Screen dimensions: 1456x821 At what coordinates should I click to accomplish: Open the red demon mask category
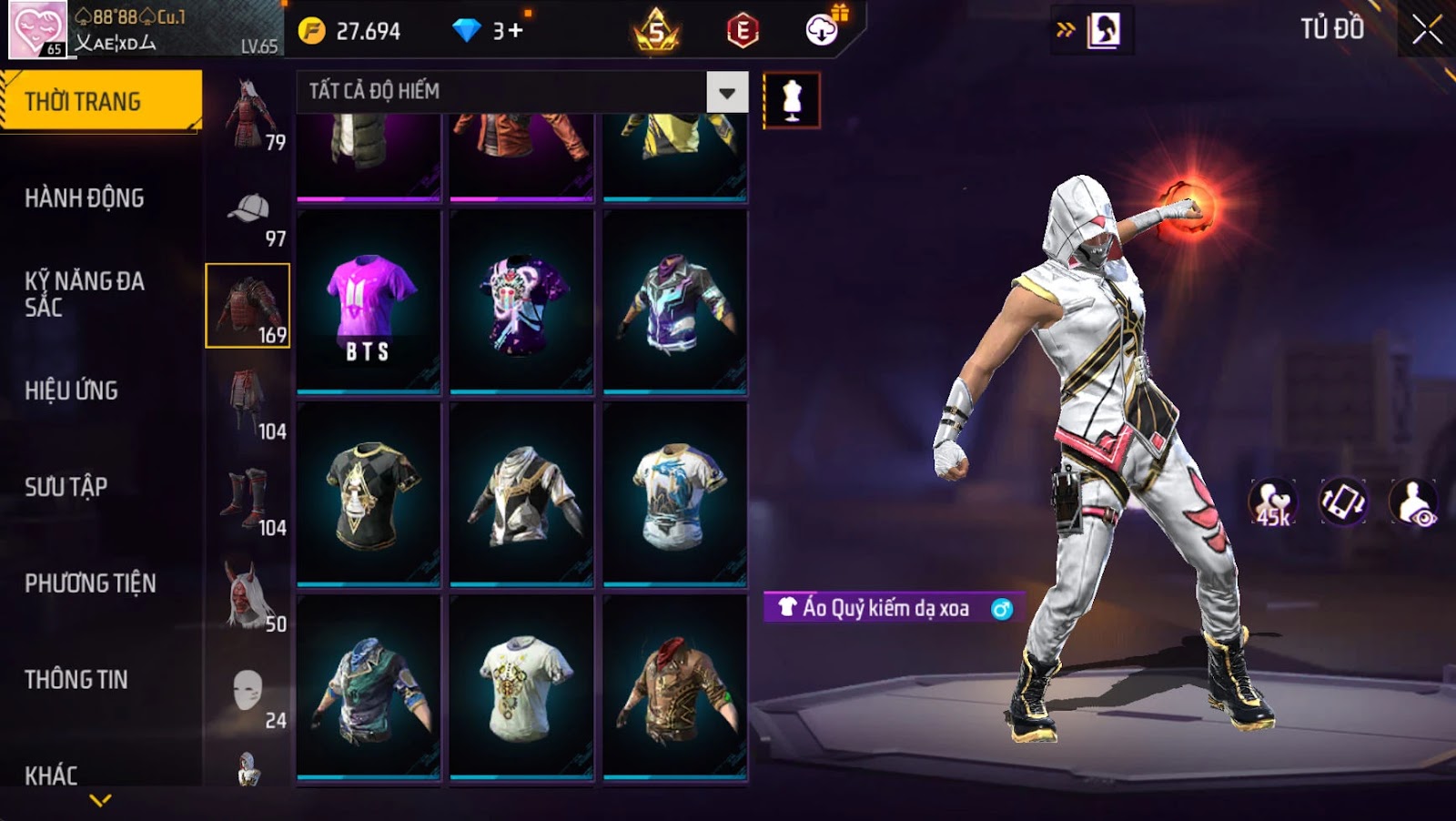[248, 596]
